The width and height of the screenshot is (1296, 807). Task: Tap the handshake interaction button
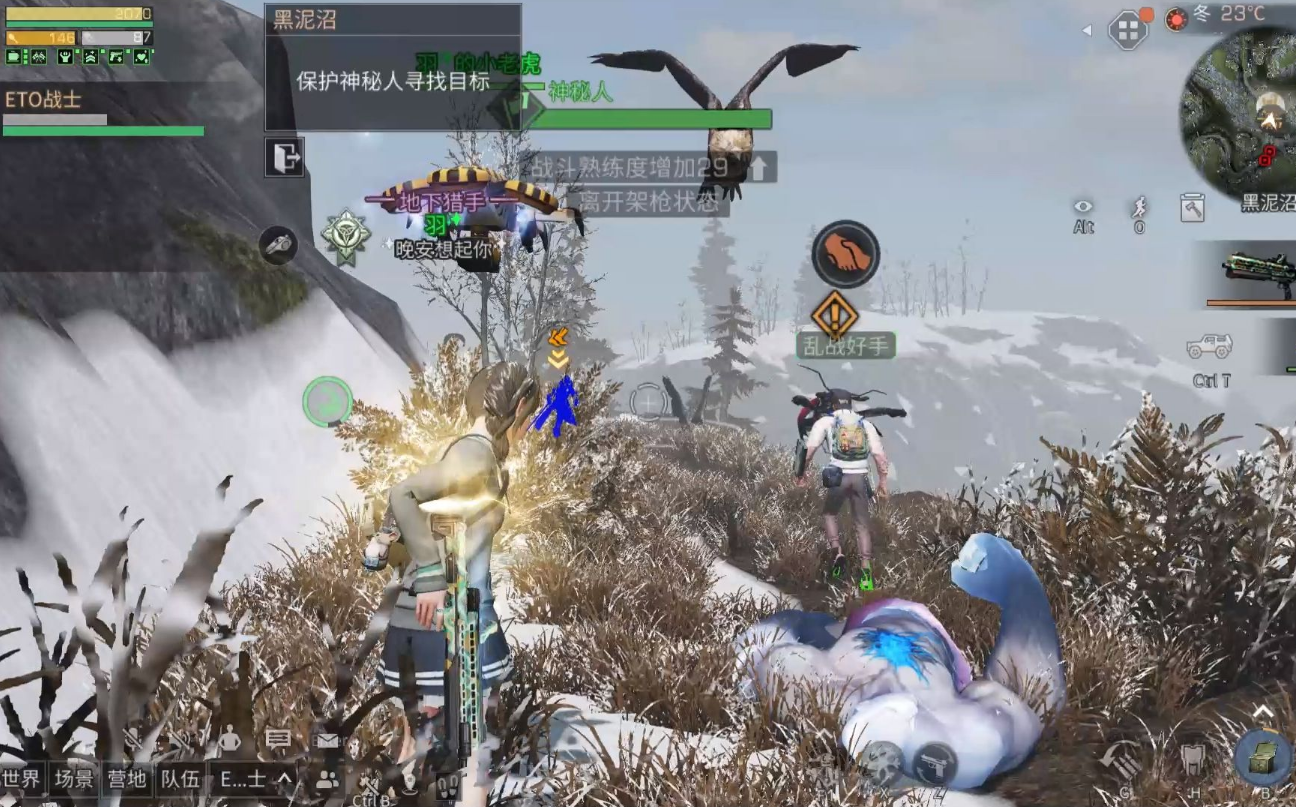(x=845, y=254)
